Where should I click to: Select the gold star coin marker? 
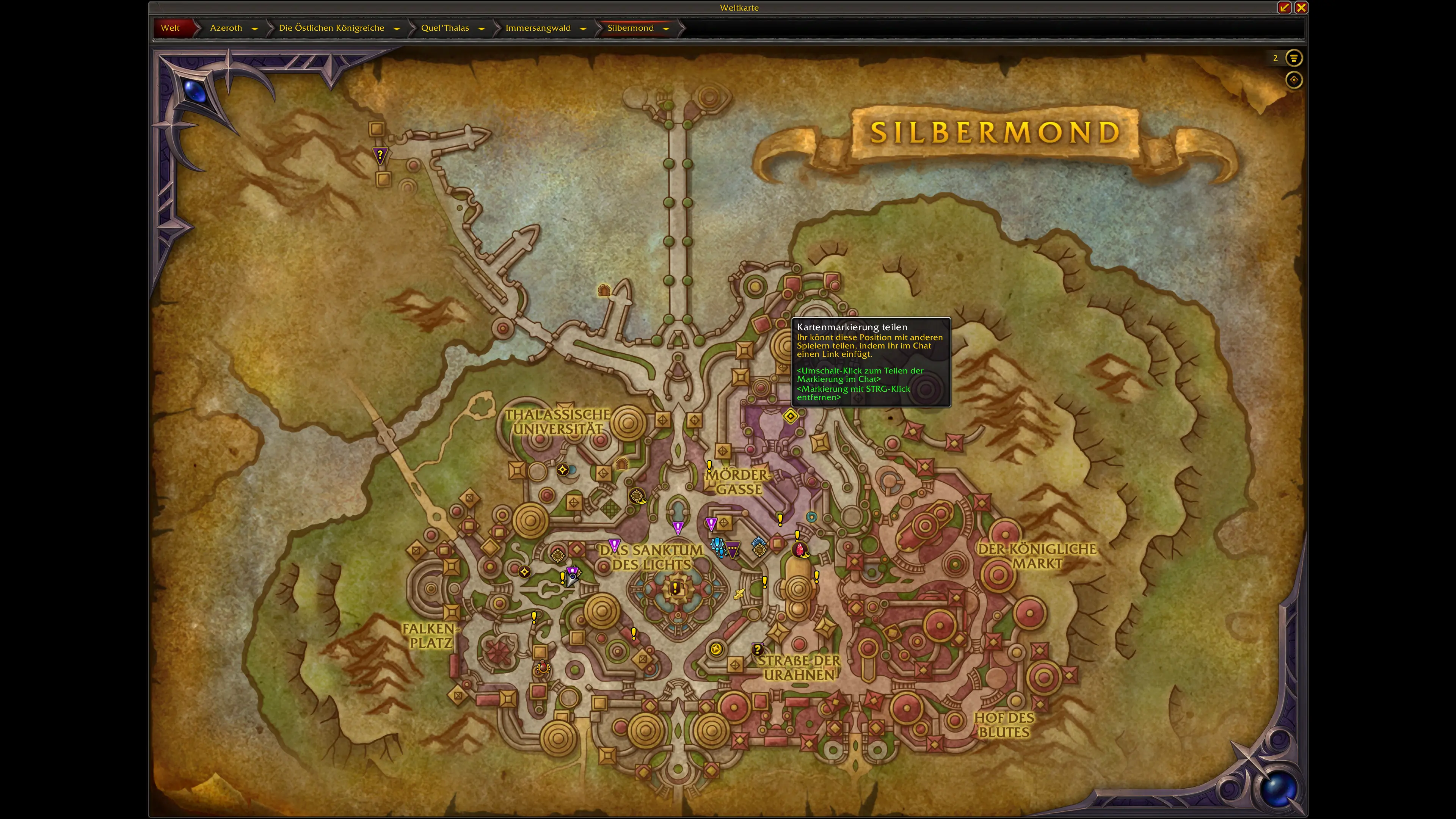pos(716,649)
